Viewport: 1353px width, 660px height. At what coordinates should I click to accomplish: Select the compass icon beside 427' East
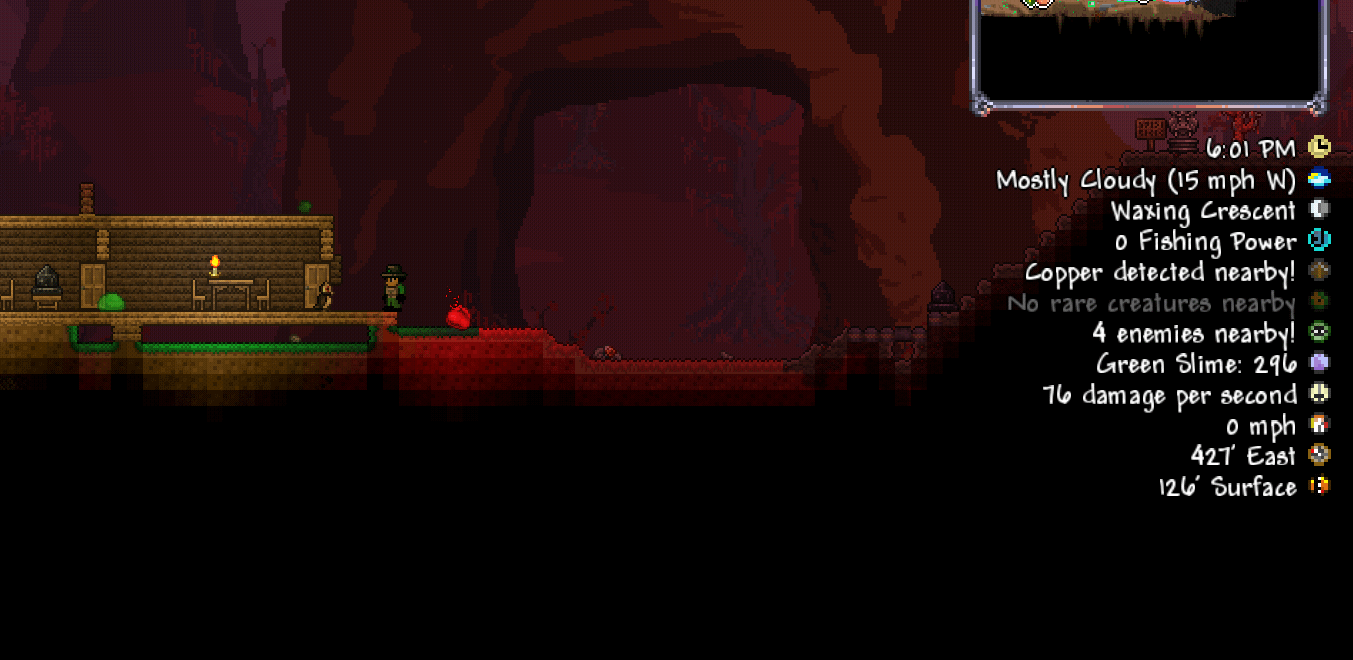pos(1319,455)
